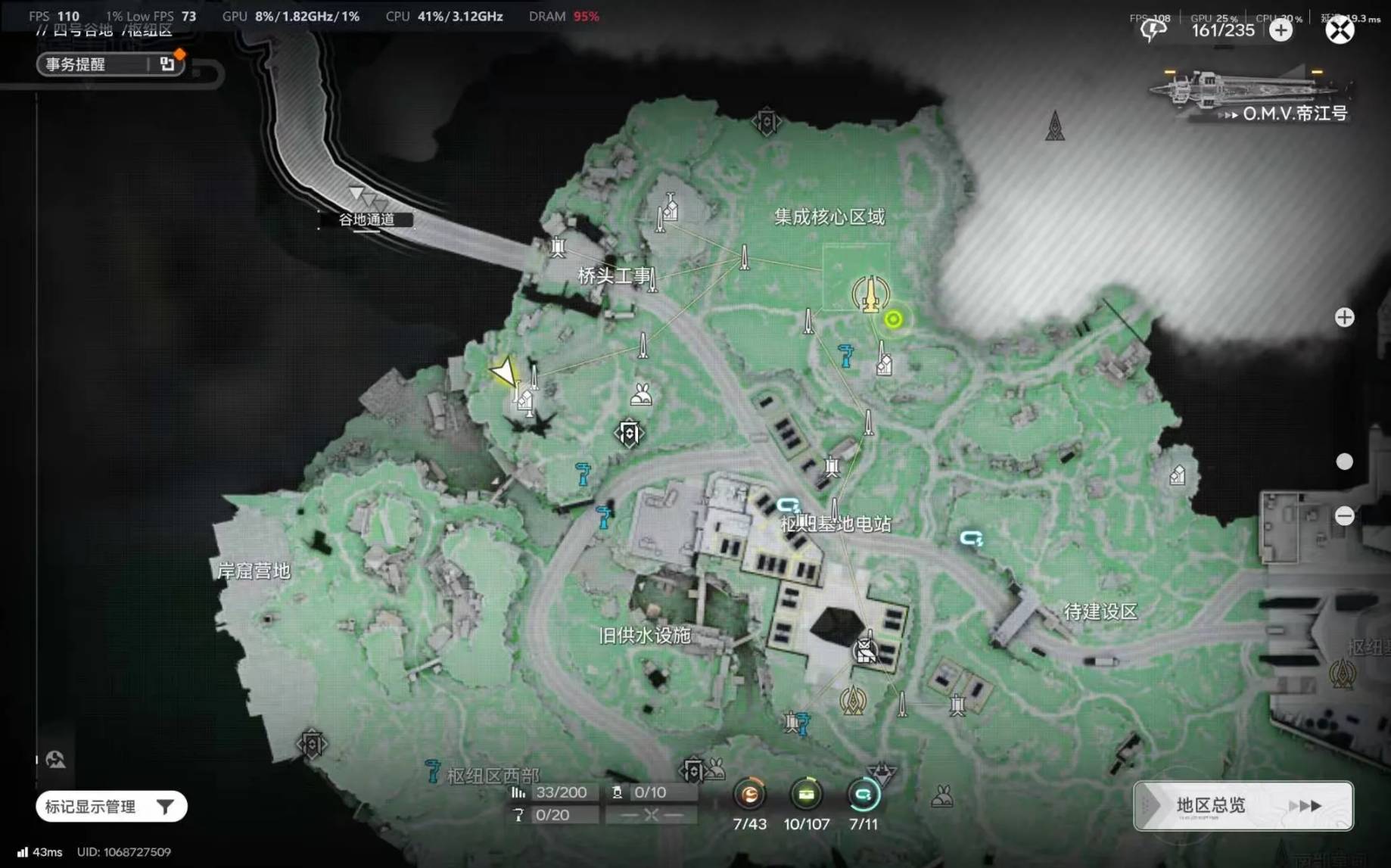This screenshot has height=868, width=1391.
Task: Select the rabbit-shaped marker near 桥头工事
Action: [641, 394]
